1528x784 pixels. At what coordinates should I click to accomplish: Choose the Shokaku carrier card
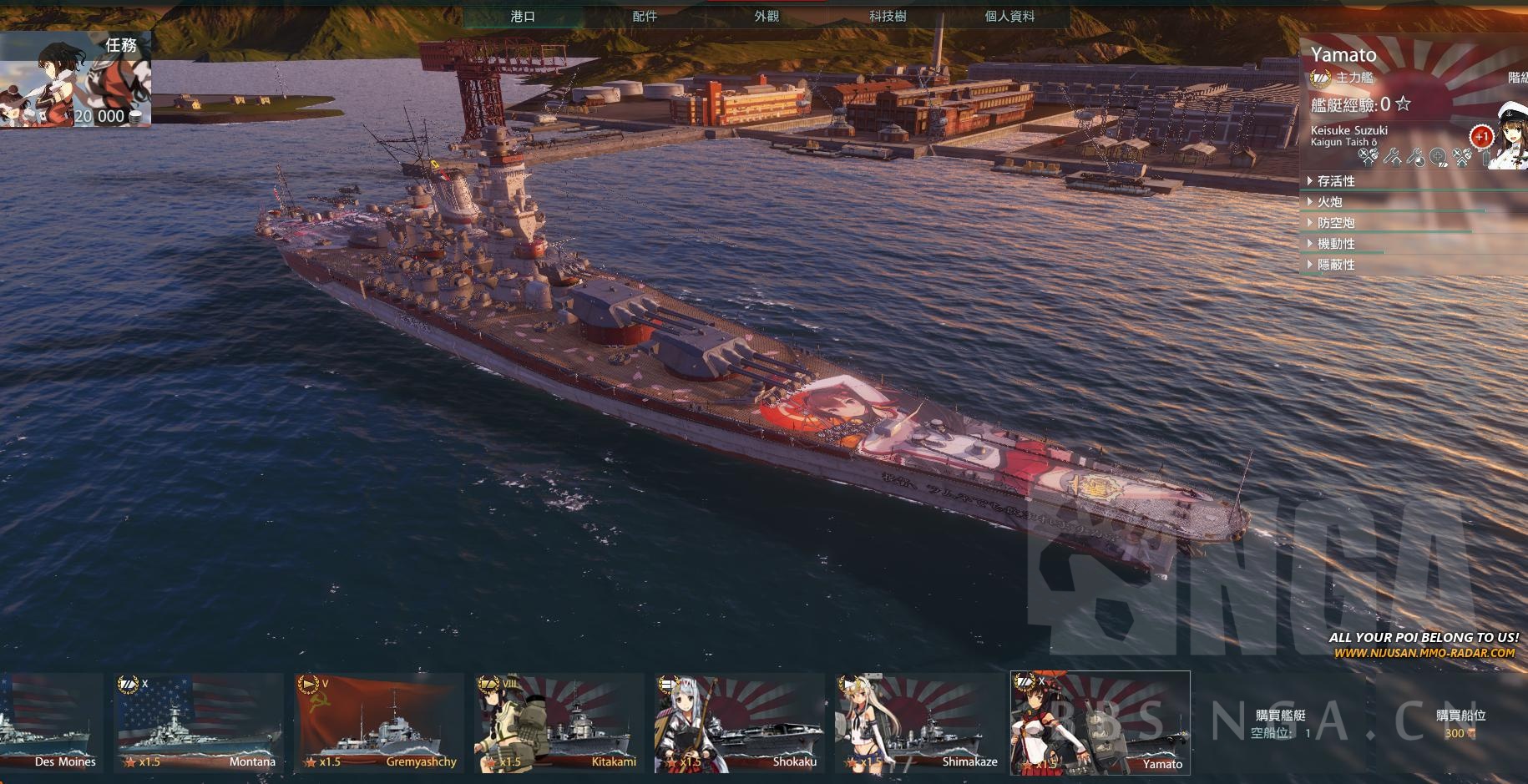click(739, 723)
